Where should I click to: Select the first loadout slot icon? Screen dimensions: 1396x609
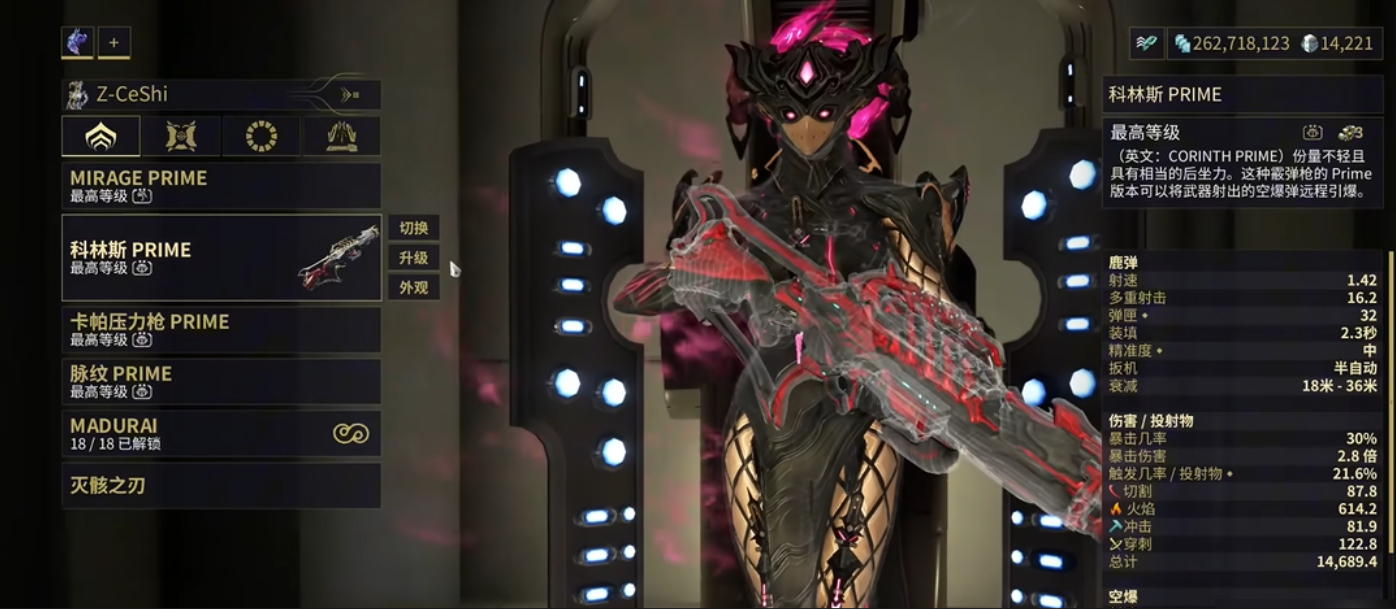tap(77, 42)
